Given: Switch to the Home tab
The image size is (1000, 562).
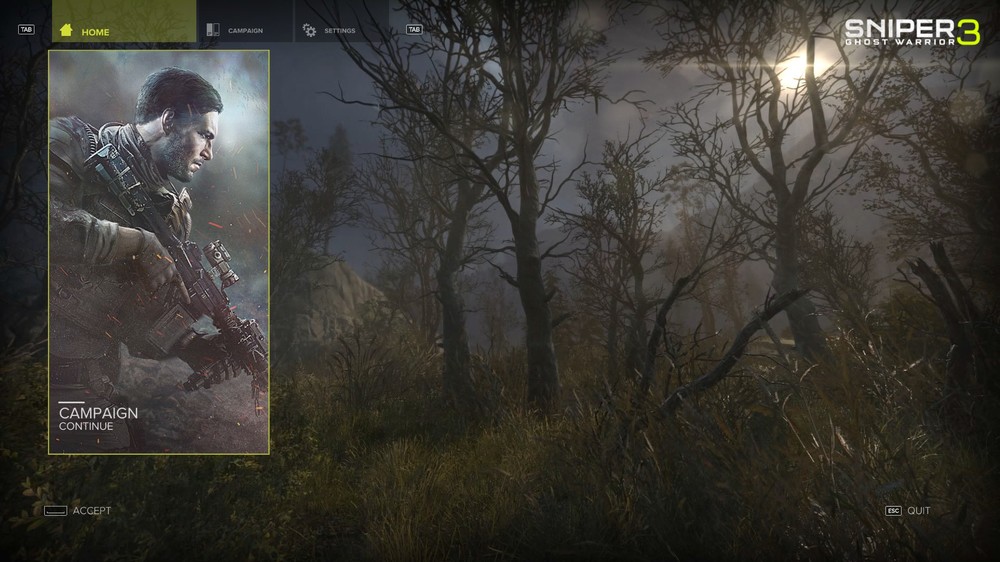Looking at the screenshot, I should click(x=123, y=31).
